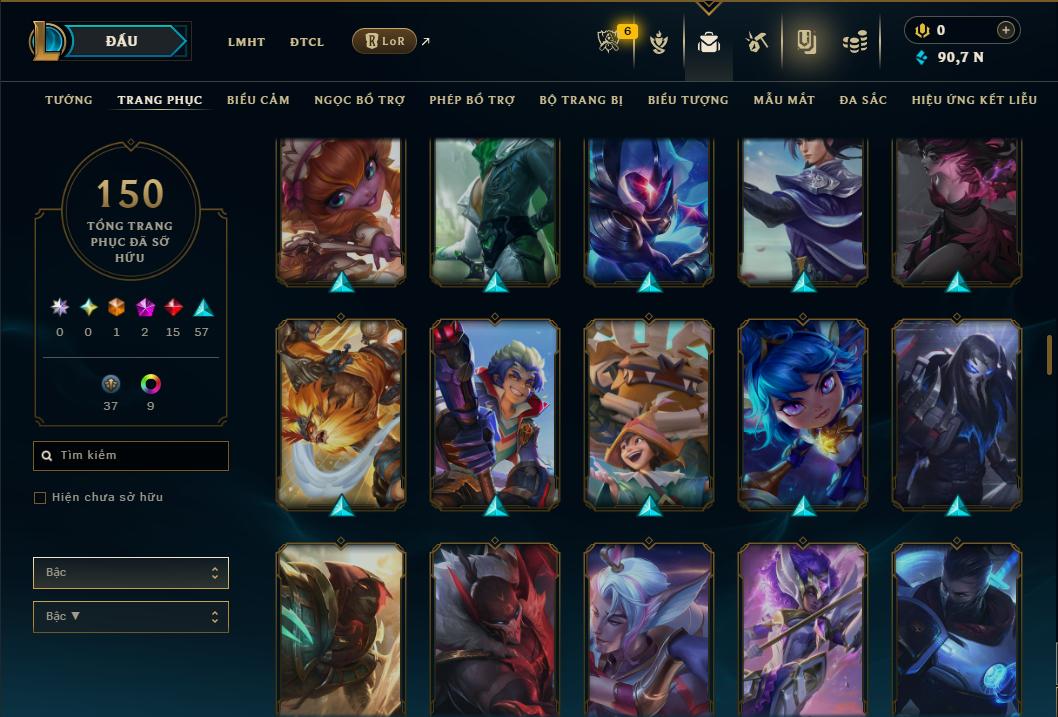The height and width of the screenshot is (717, 1058).
Task: Open the crafting hammer icon in top bar
Action: click(x=757, y=42)
